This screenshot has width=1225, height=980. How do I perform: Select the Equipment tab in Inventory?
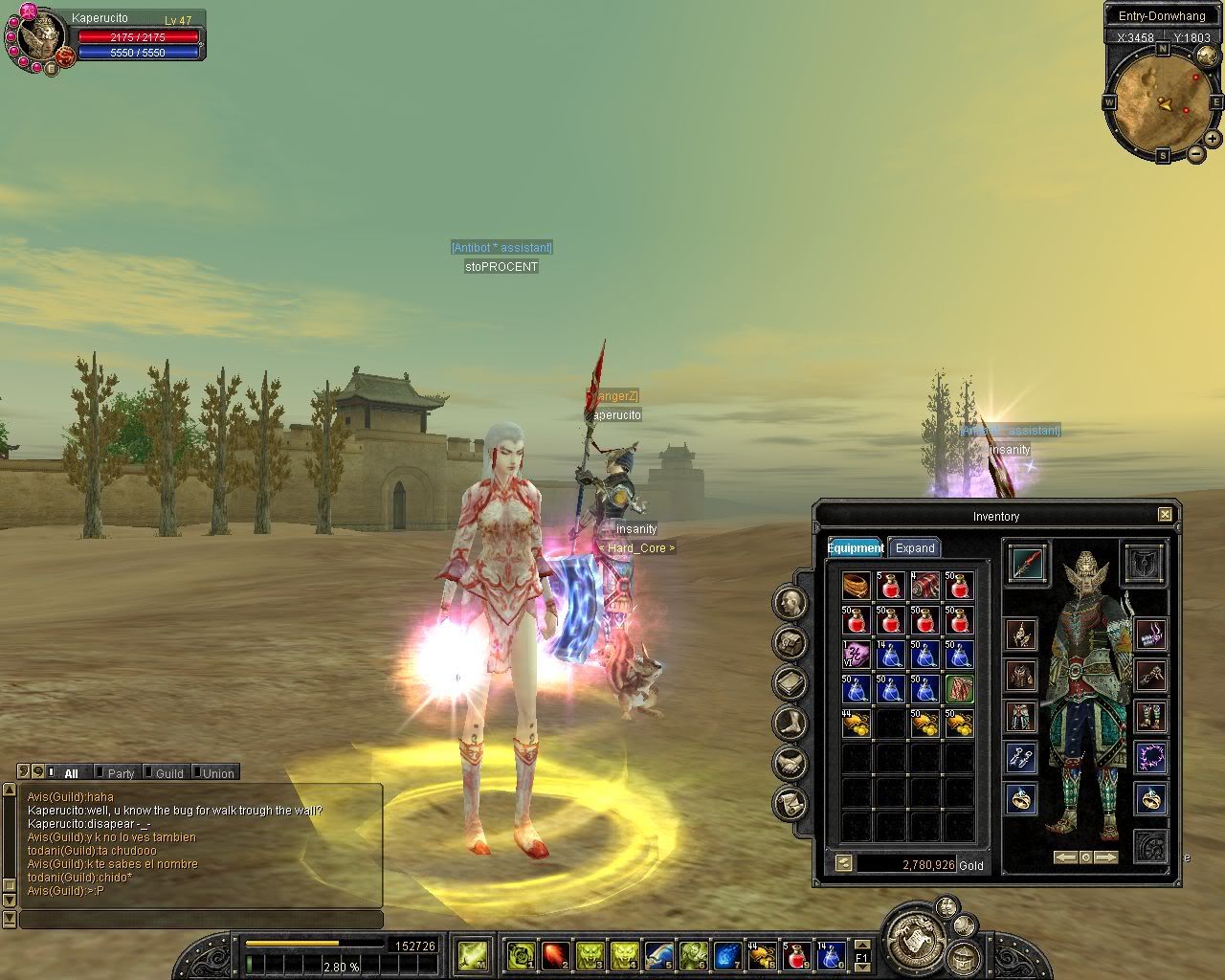click(855, 548)
